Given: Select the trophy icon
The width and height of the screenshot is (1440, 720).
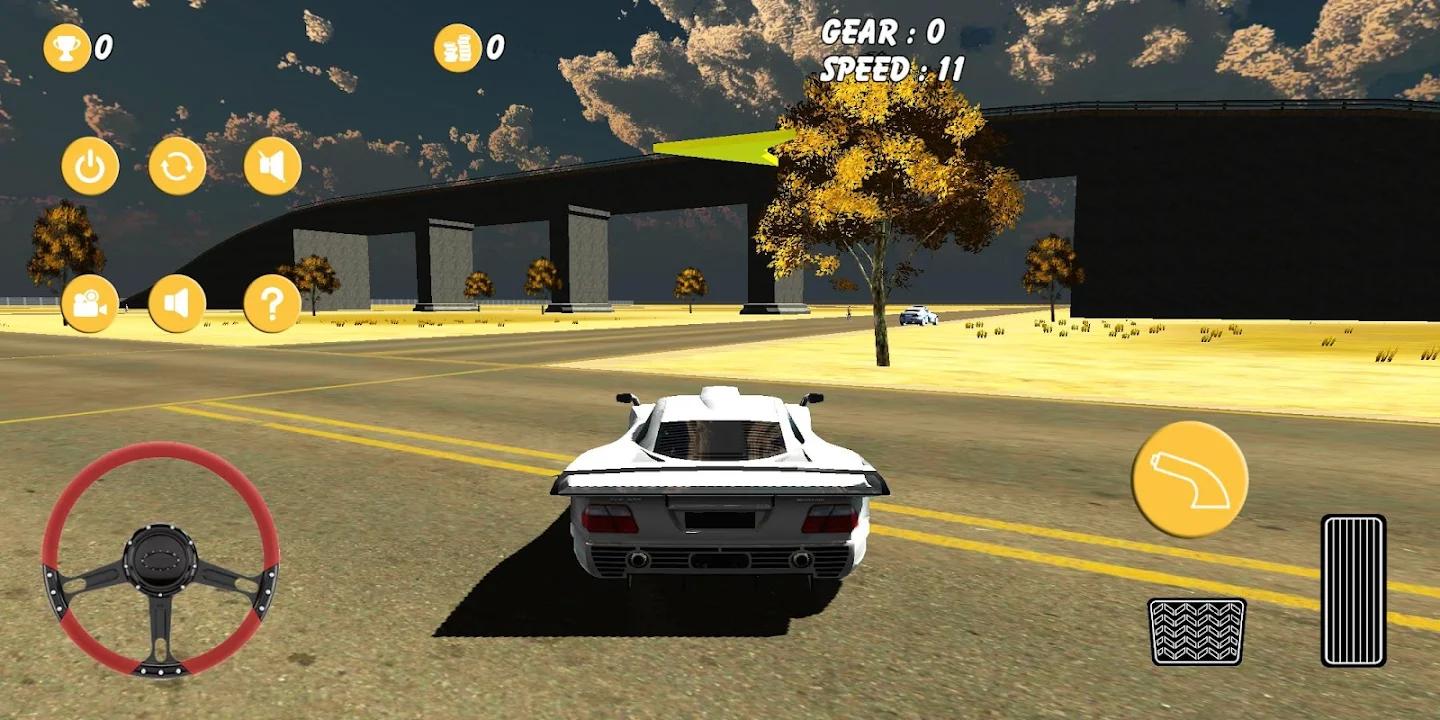Looking at the screenshot, I should tap(67, 47).
